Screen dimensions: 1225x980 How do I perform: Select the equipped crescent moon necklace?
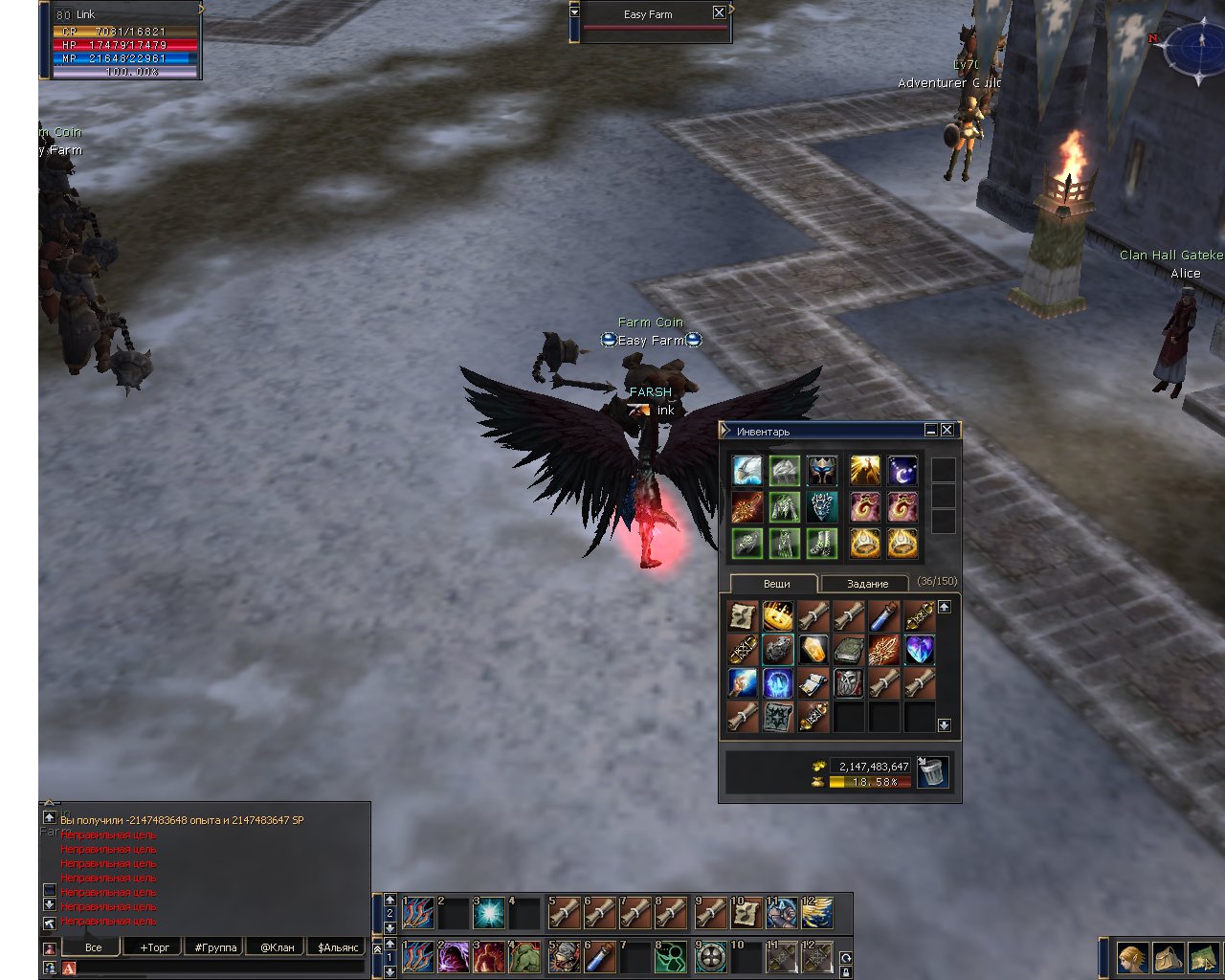(902, 471)
